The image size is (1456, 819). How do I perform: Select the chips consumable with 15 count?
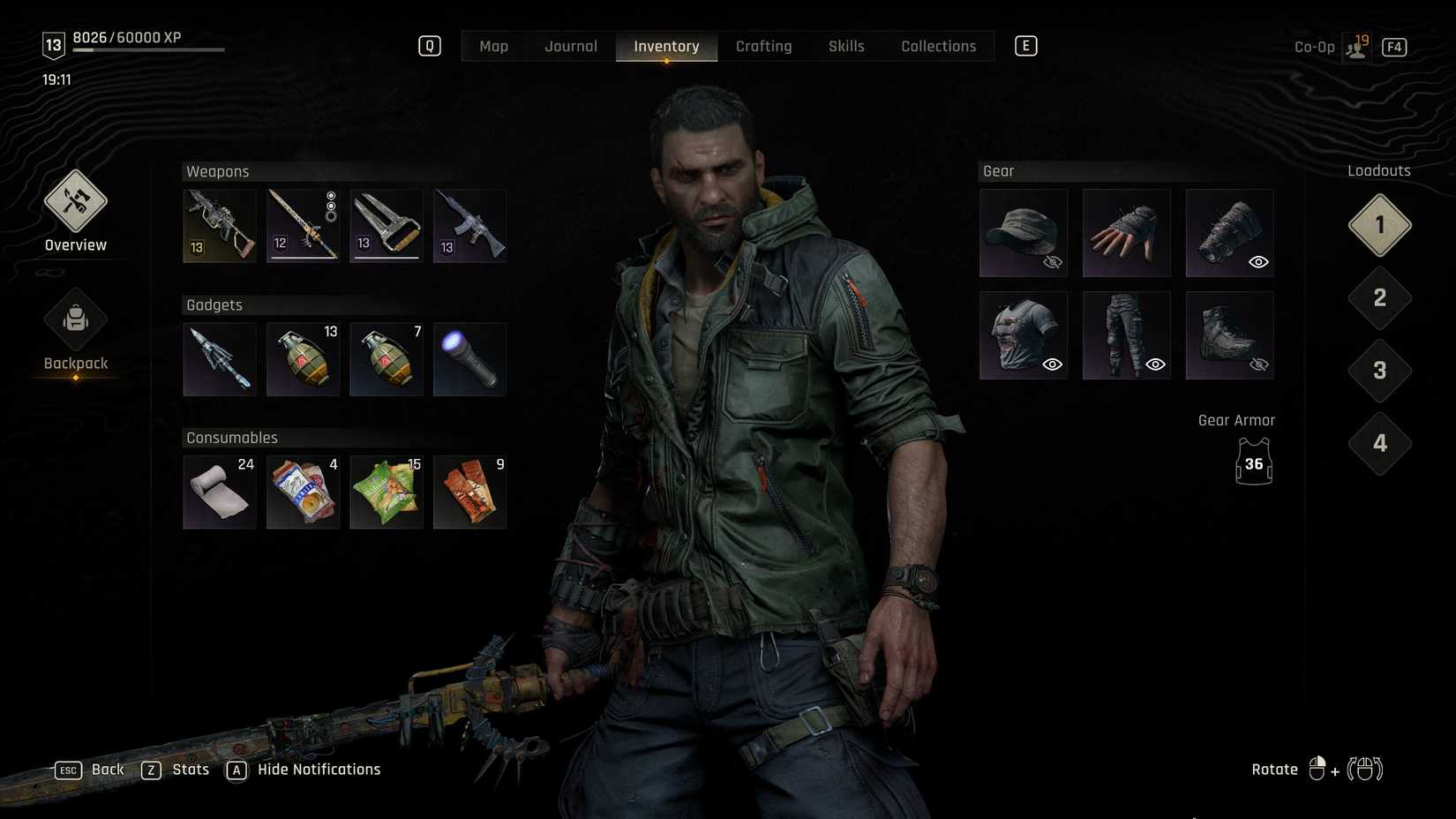coord(387,492)
